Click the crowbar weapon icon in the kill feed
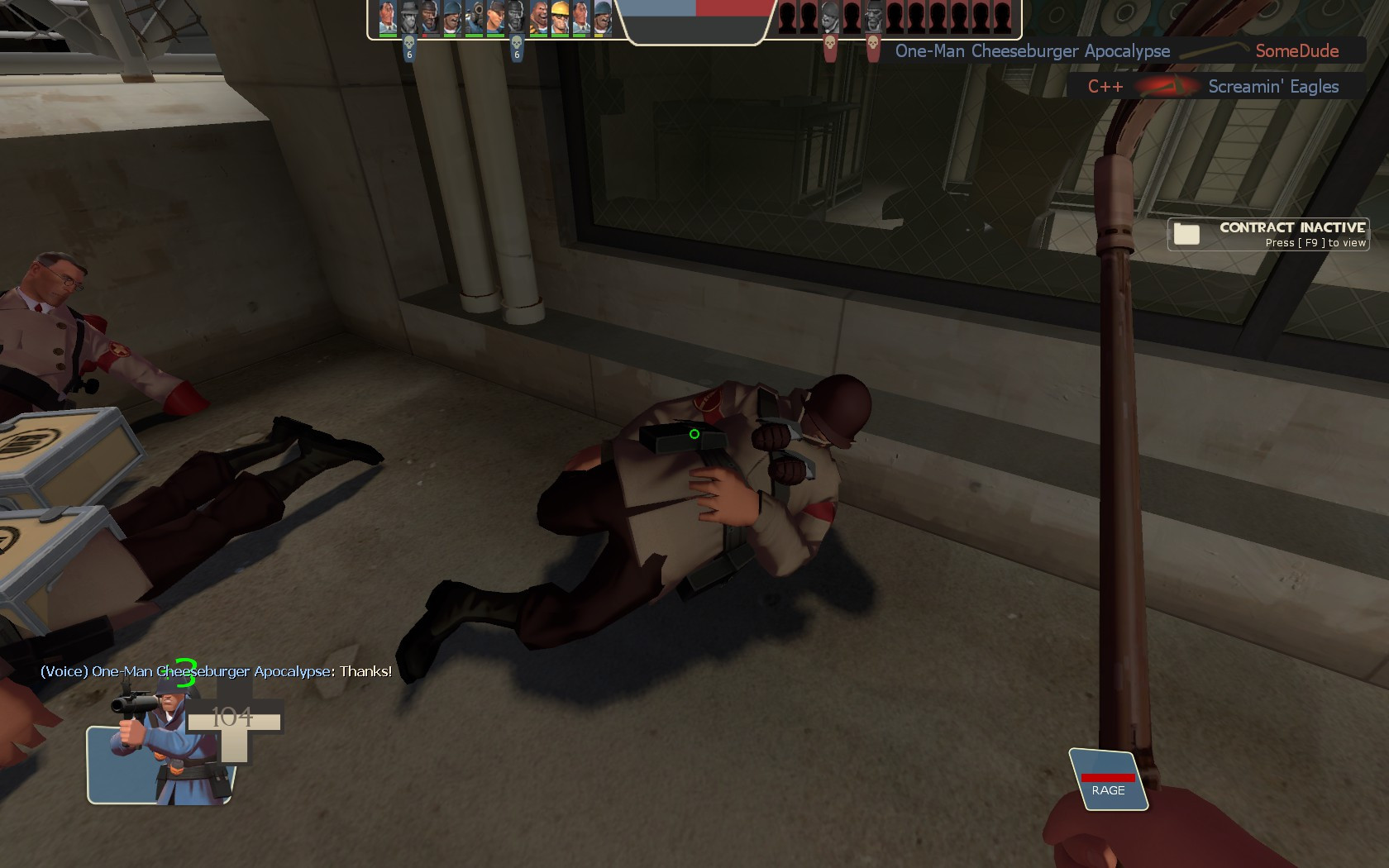 click(x=1214, y=50)
